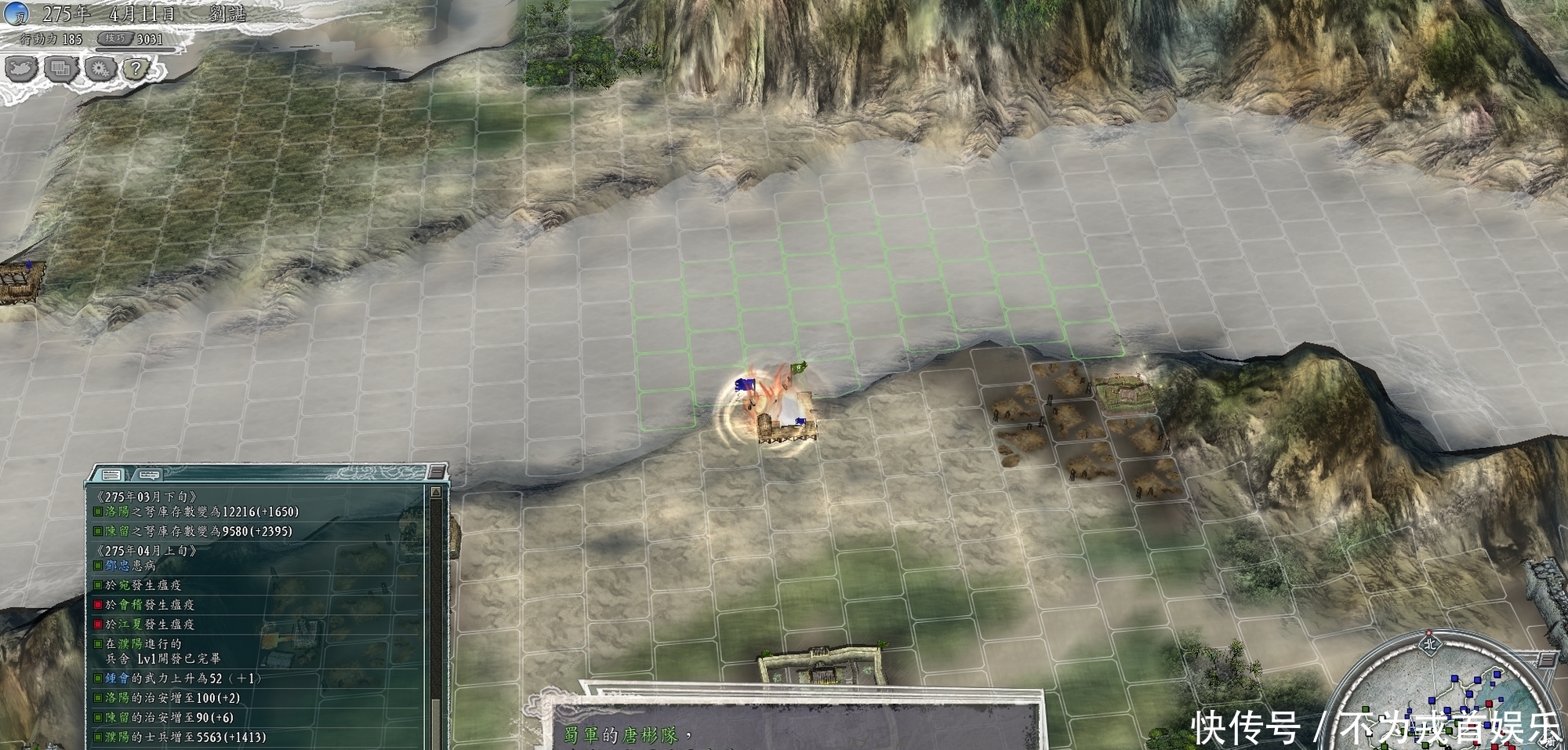
Task: Switch to the report log tab
Action: (x=111, y=475)
